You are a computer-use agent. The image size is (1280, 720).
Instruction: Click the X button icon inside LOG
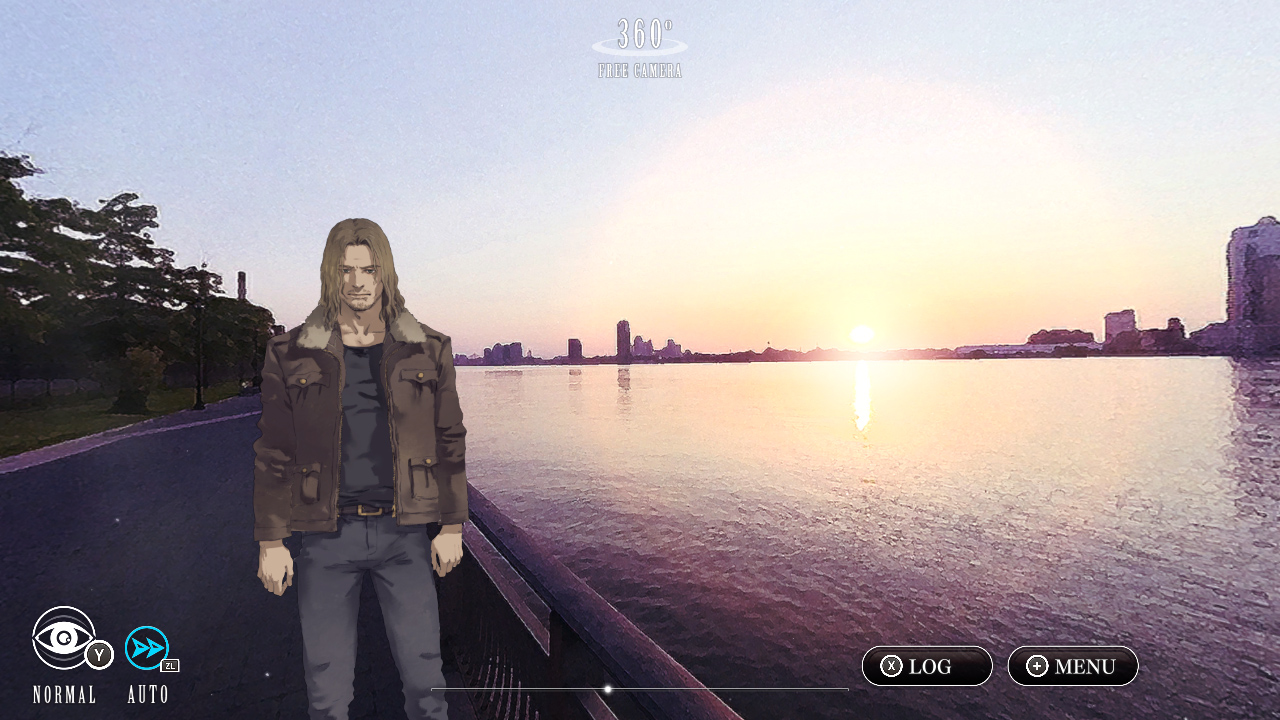coord(893,666)
